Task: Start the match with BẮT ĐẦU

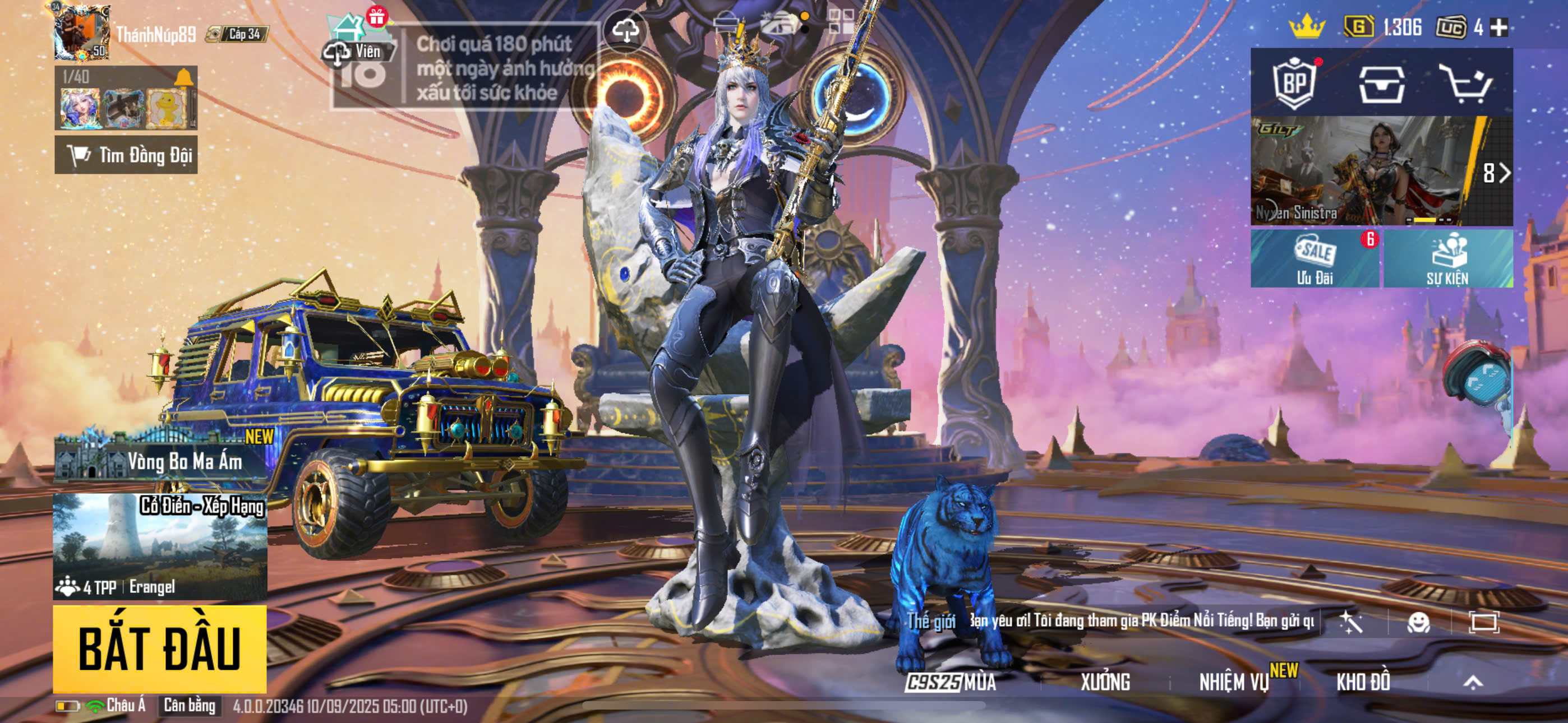Action: [159, 647]
